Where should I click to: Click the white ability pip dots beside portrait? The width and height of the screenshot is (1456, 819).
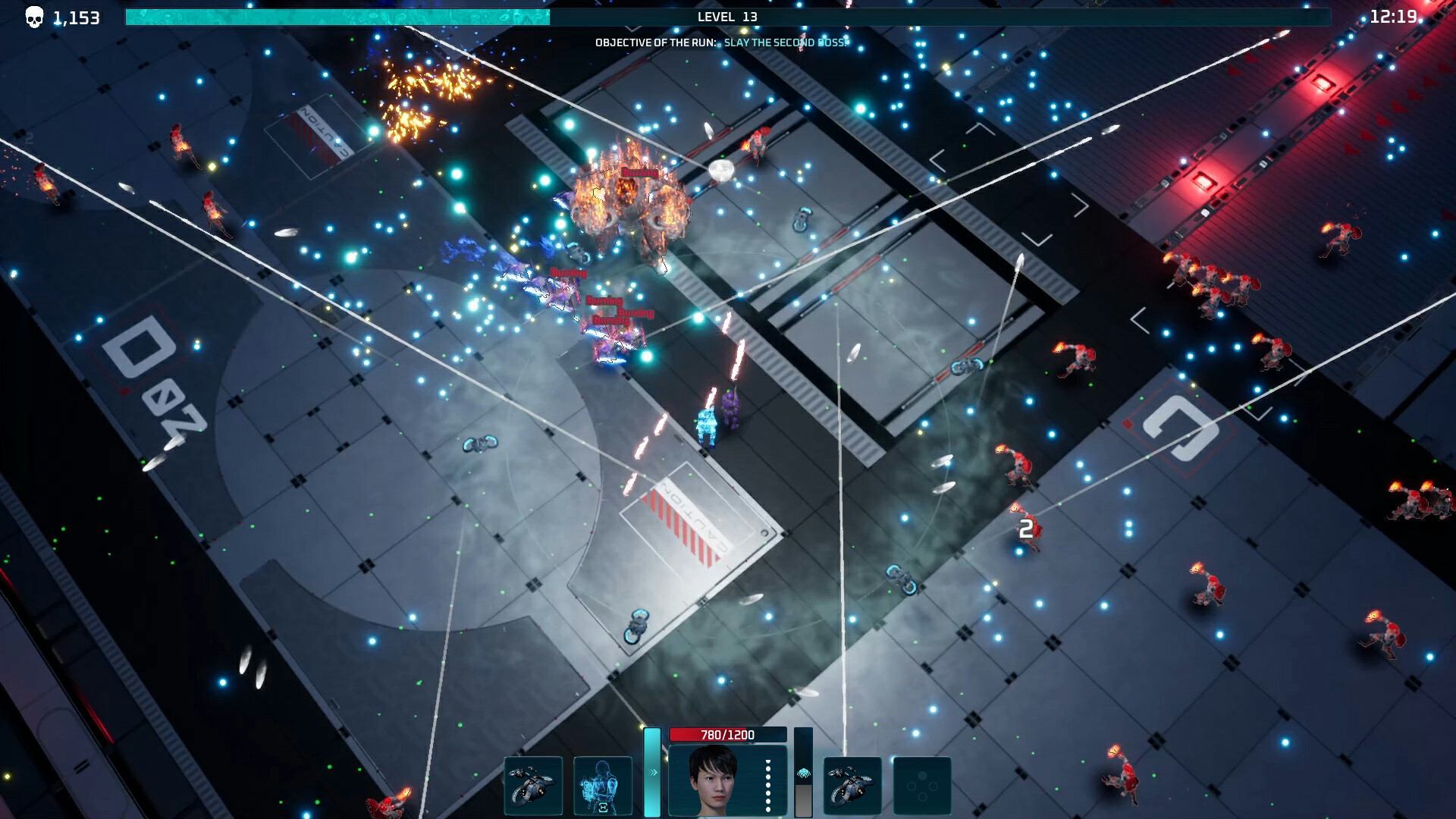pyautogui.click(x=767, y=786)
